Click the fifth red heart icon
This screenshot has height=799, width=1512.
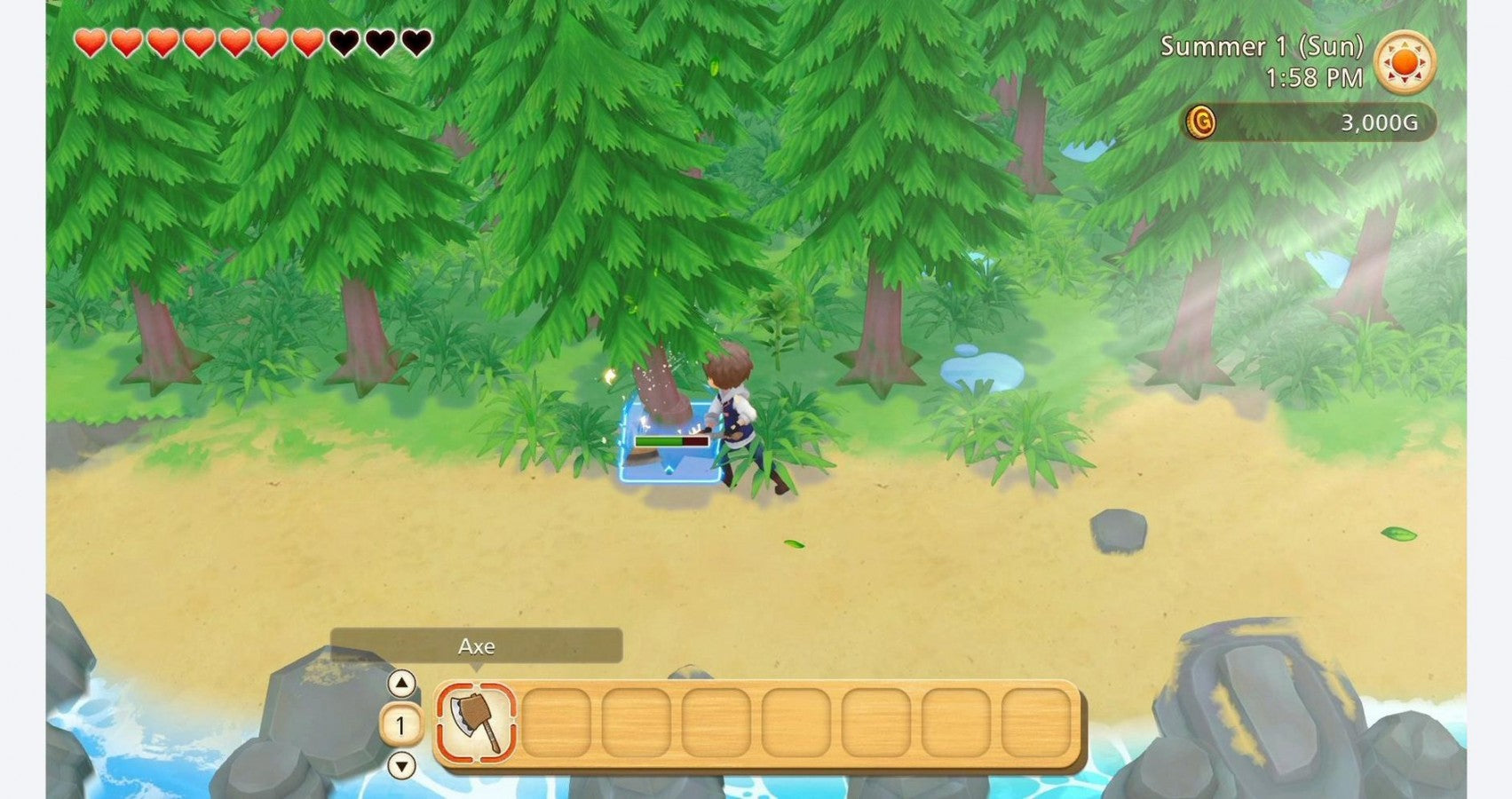pyautogui.click(x=235, y=41)
